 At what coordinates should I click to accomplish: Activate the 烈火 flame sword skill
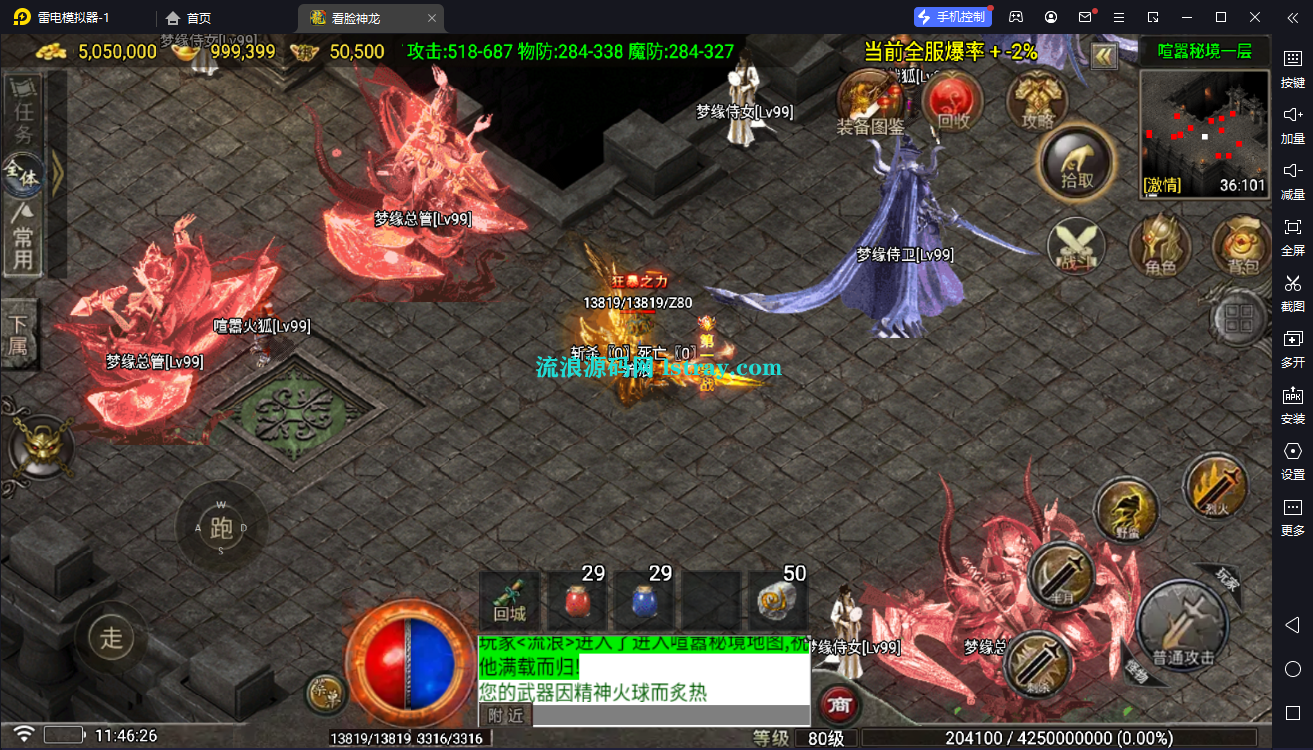coord(1214,487)
